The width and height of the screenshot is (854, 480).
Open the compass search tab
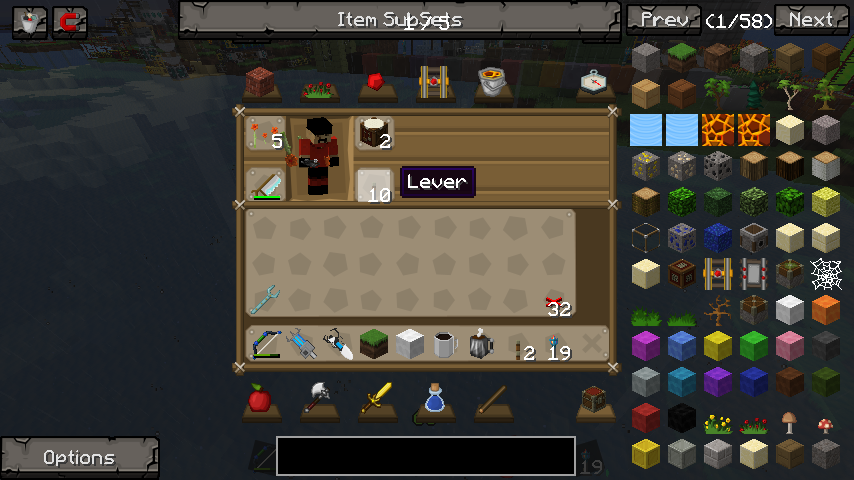point(594,82)
